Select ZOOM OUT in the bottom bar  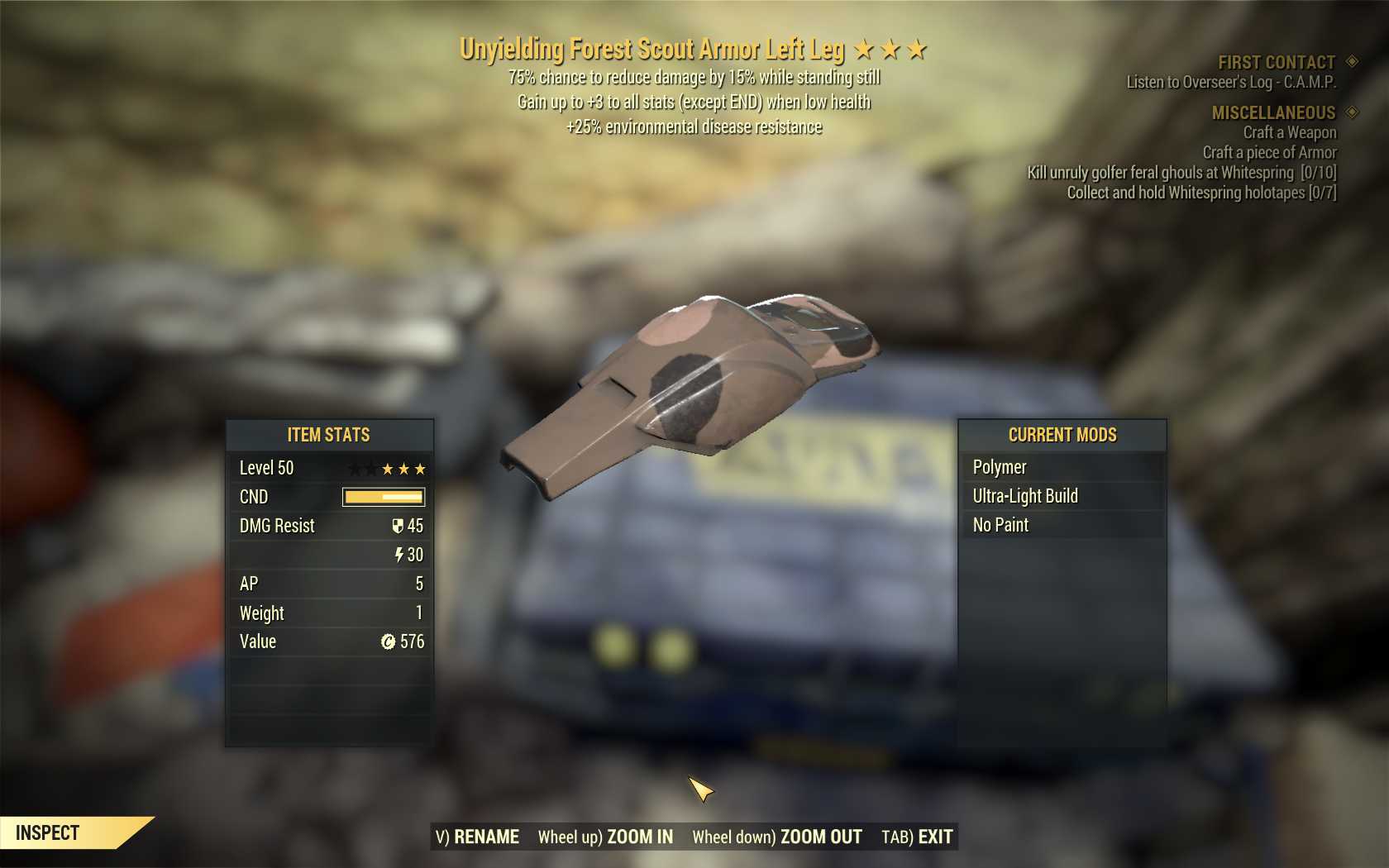(777, 837)
